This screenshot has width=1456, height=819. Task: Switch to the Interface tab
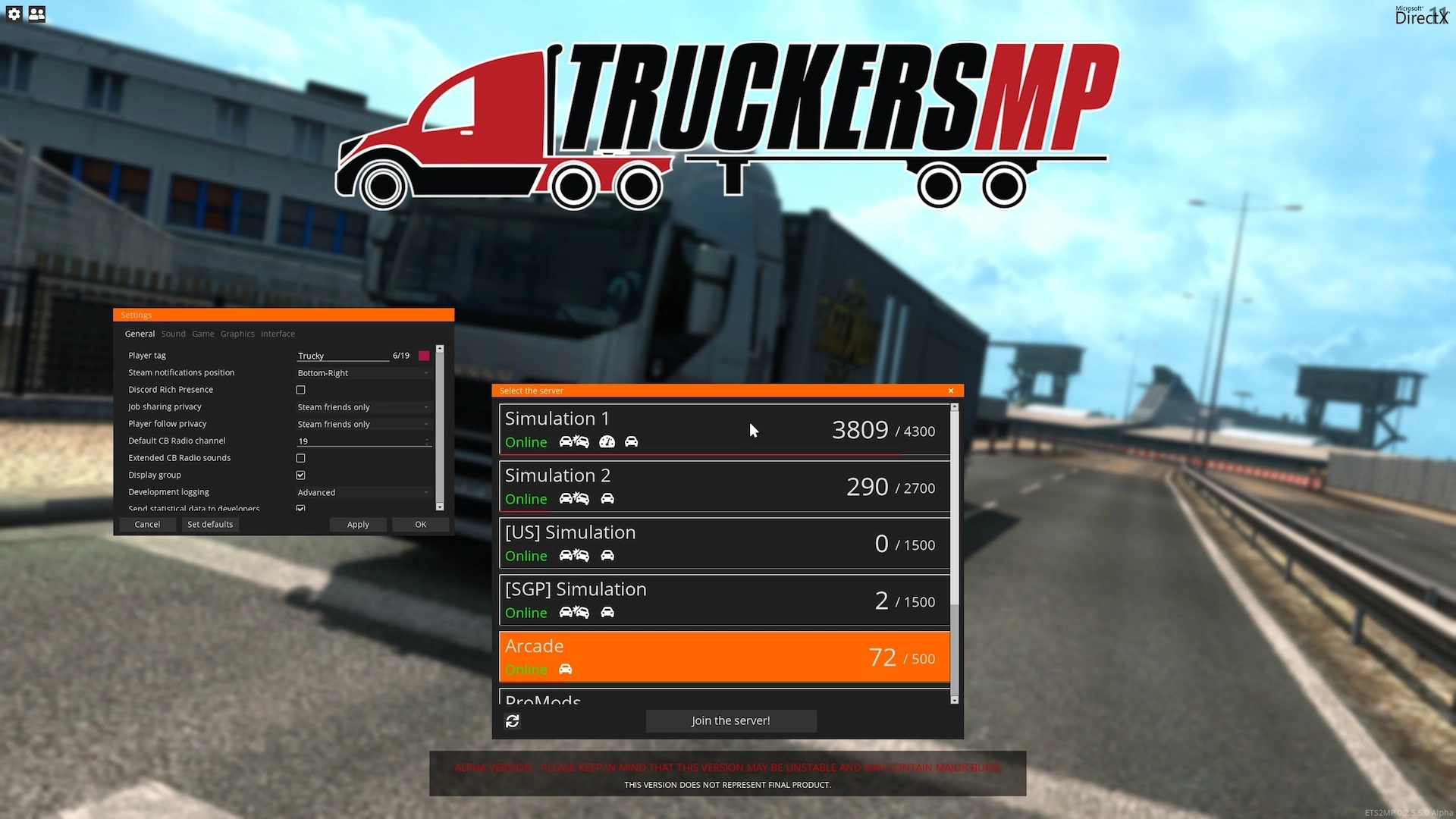click(x=278, y=334)
